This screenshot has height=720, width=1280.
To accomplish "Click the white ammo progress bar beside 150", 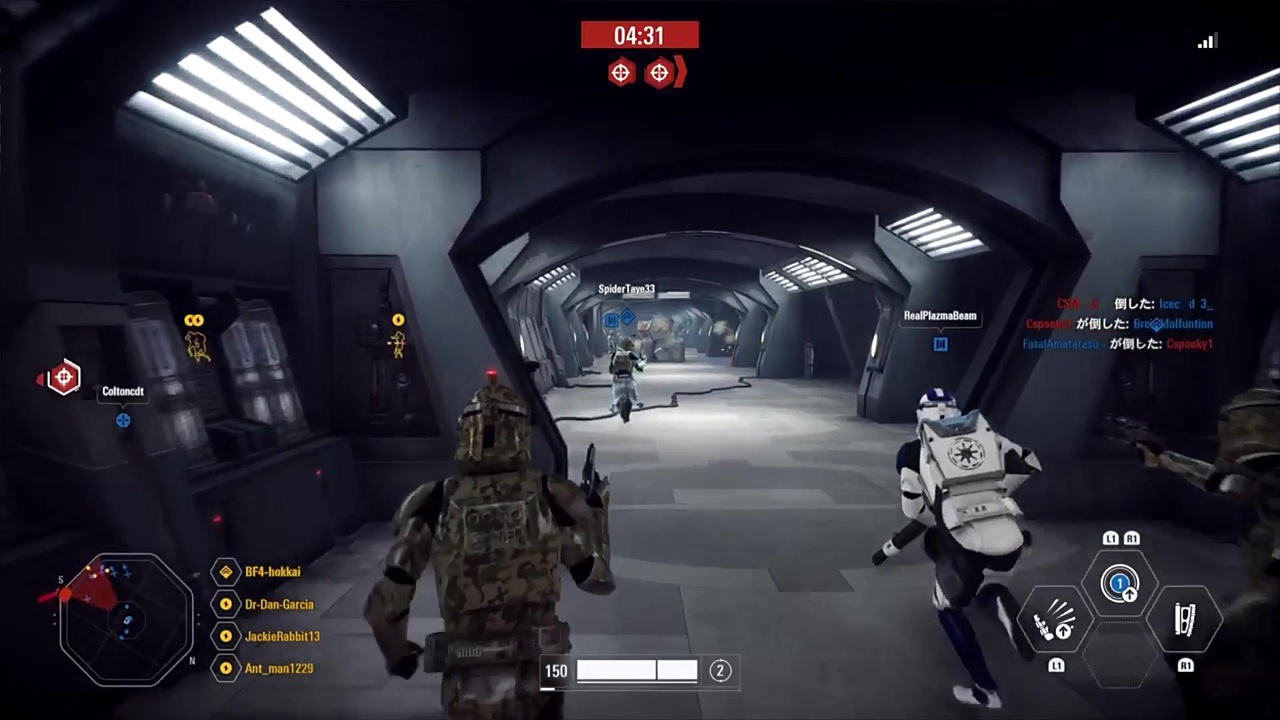I will [637, 671].
